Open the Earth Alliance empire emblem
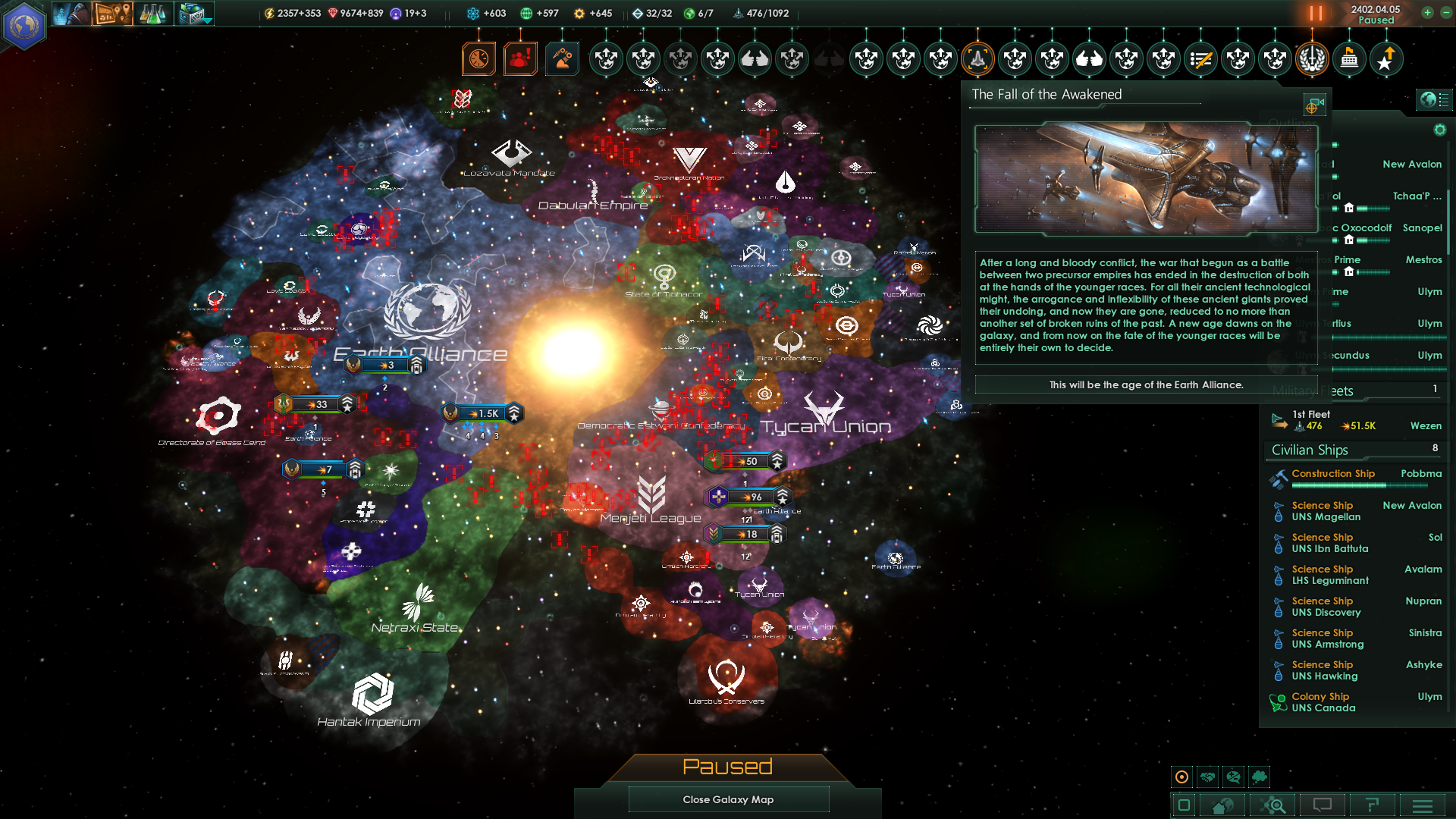Screen dimensions: 1456x819 [24, 26]
